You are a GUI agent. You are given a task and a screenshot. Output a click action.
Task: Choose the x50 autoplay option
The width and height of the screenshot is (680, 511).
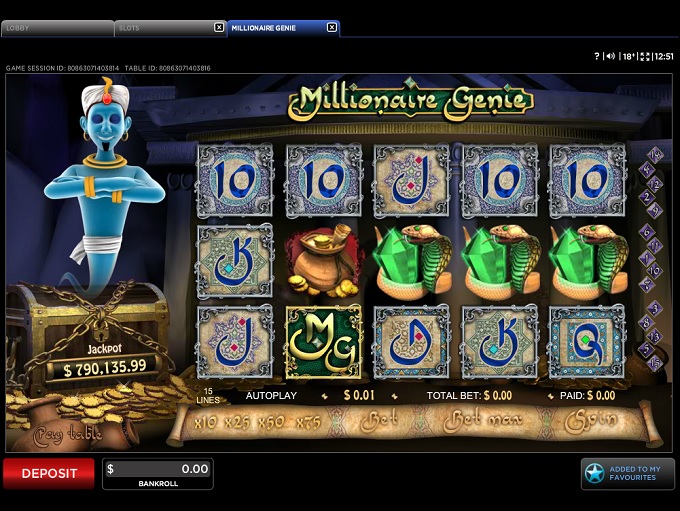(x=271, y=421)
